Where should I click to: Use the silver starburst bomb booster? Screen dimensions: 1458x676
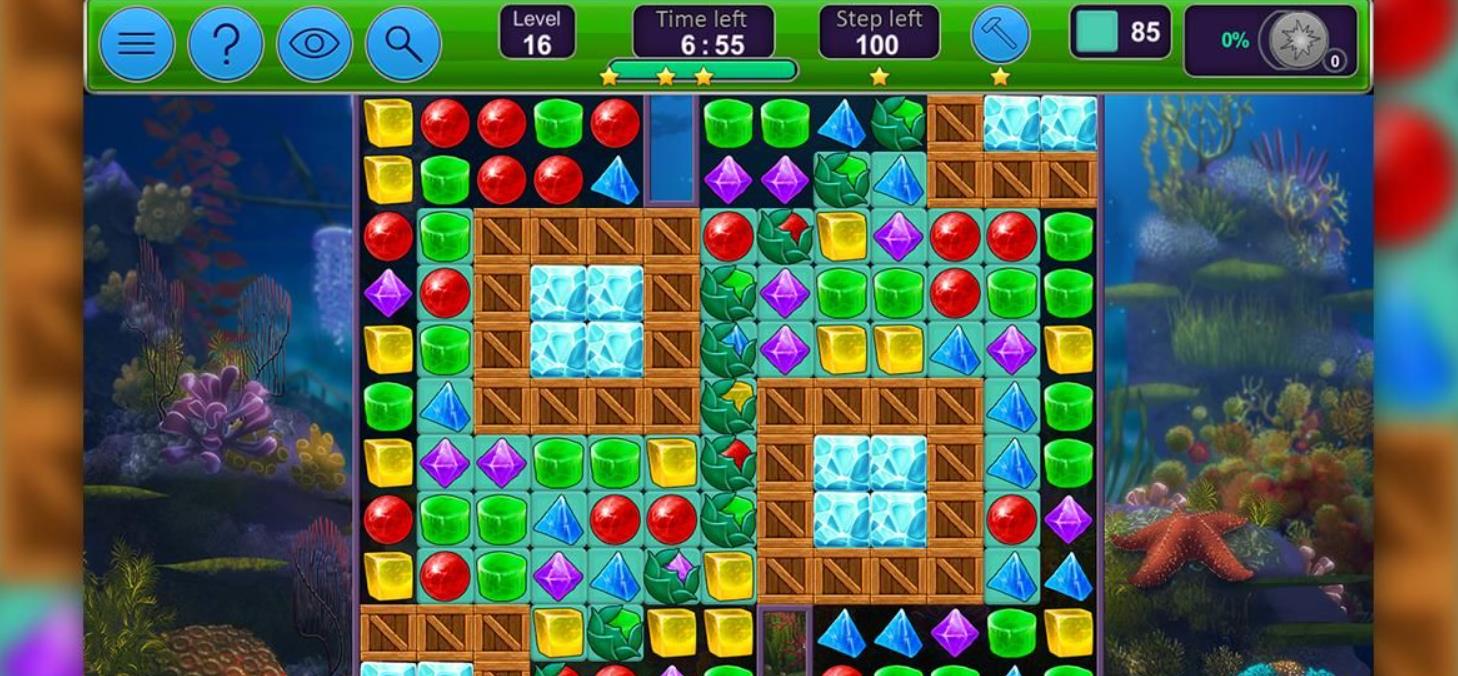[1299, 41]
